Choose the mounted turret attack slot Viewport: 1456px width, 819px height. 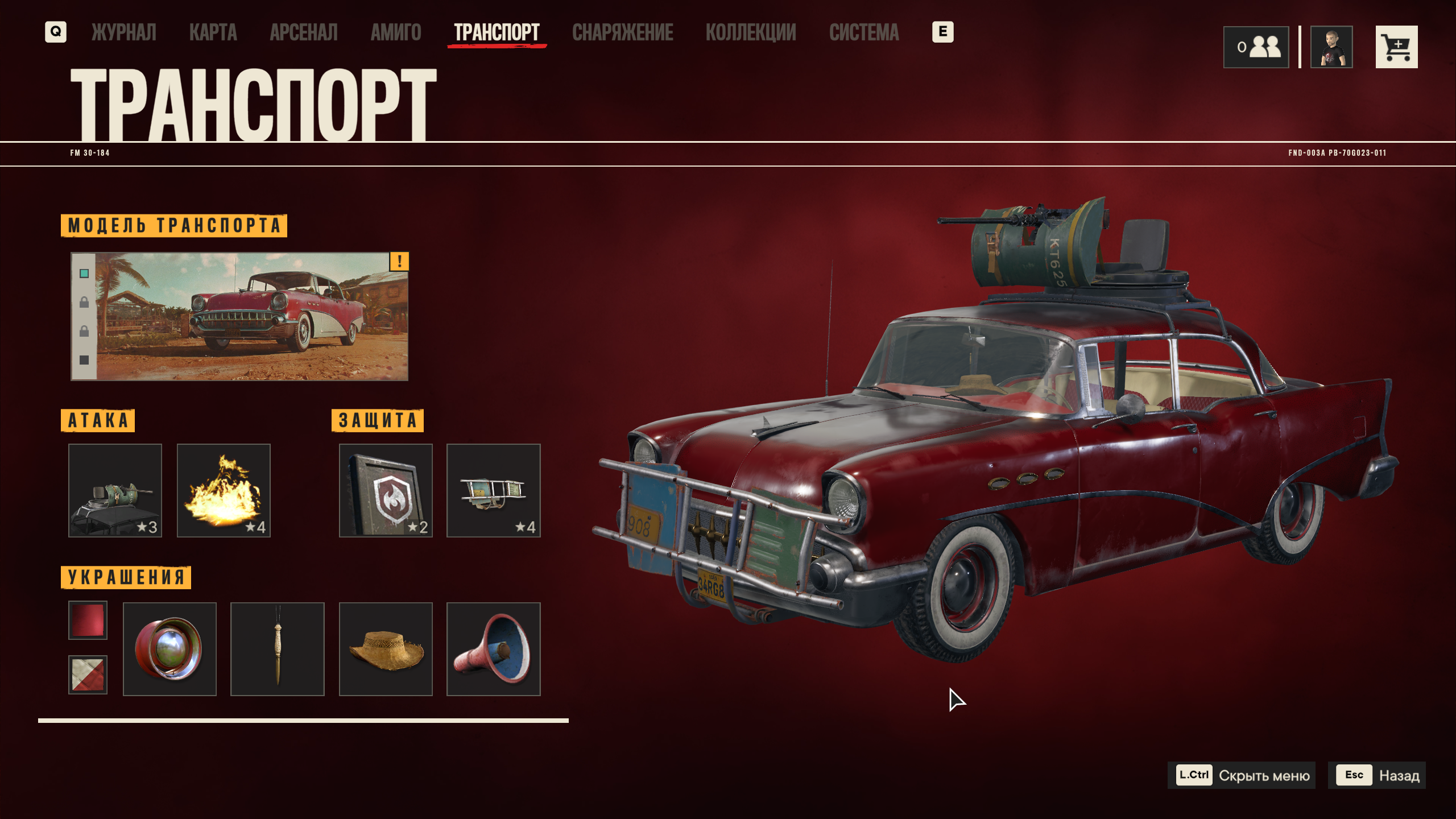pyautogui.click(x=115, y=490)
